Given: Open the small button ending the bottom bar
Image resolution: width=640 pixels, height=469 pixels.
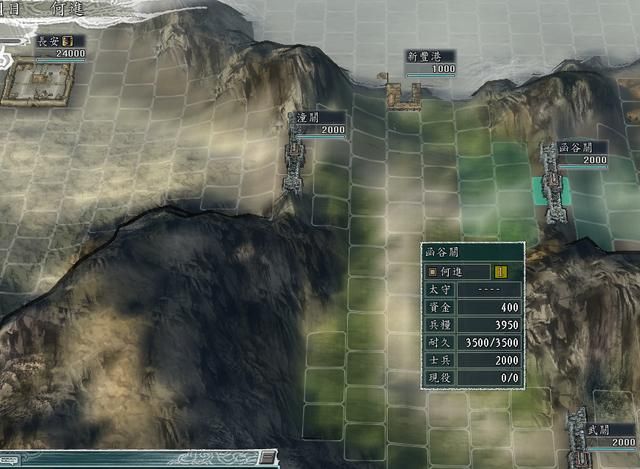Looking at the screenshot, I should point(267,457).
